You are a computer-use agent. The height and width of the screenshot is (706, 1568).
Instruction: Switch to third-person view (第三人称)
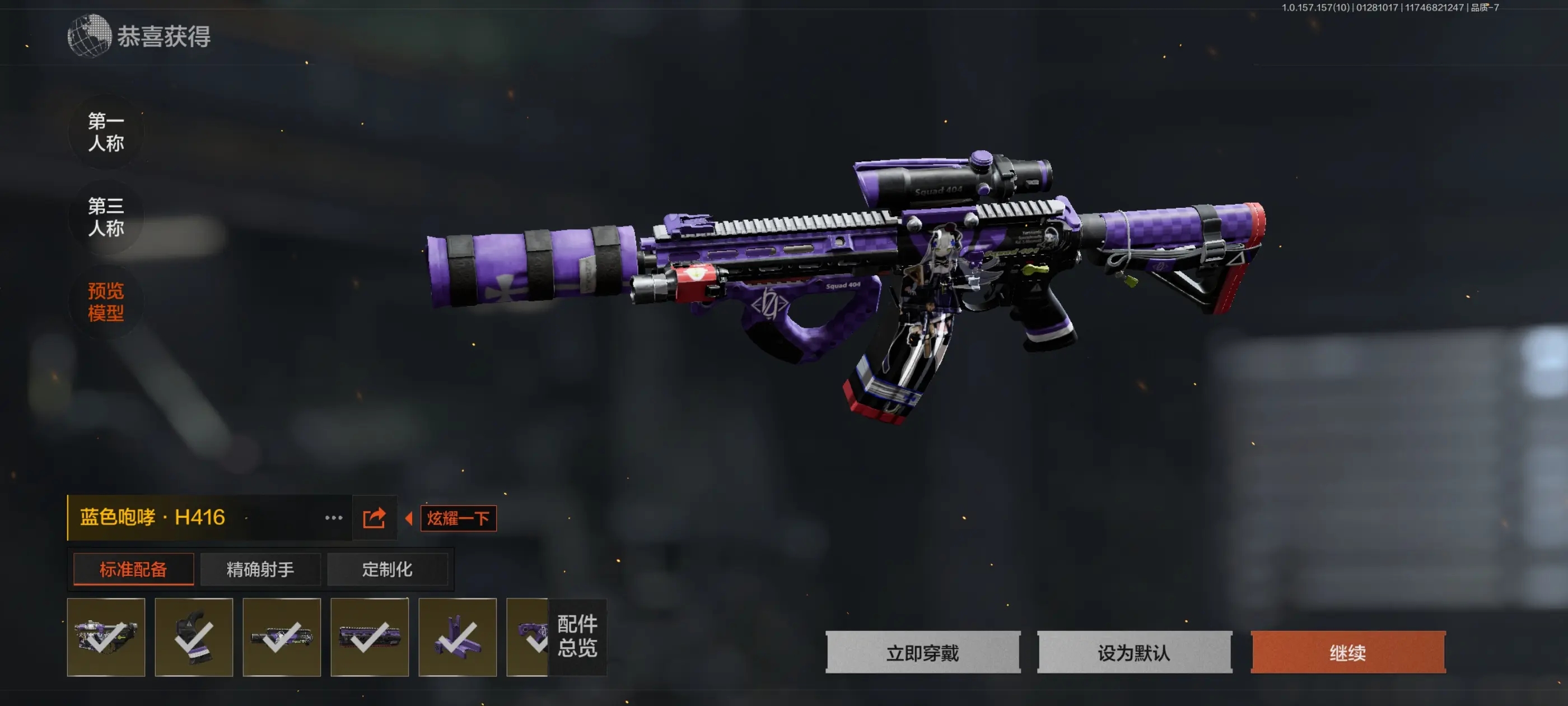[106, 217]
